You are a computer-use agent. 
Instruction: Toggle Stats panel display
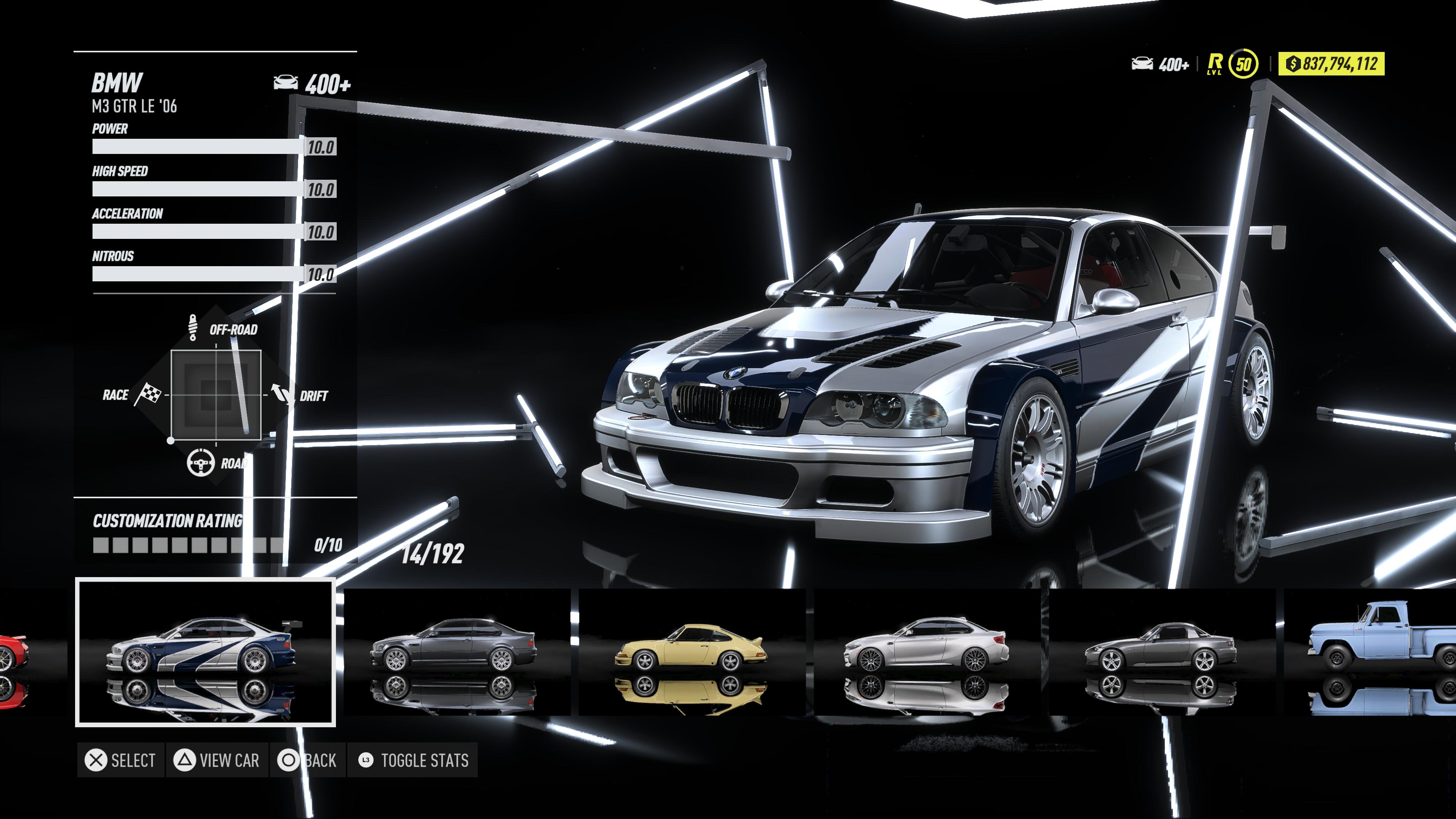pos(413,760)
